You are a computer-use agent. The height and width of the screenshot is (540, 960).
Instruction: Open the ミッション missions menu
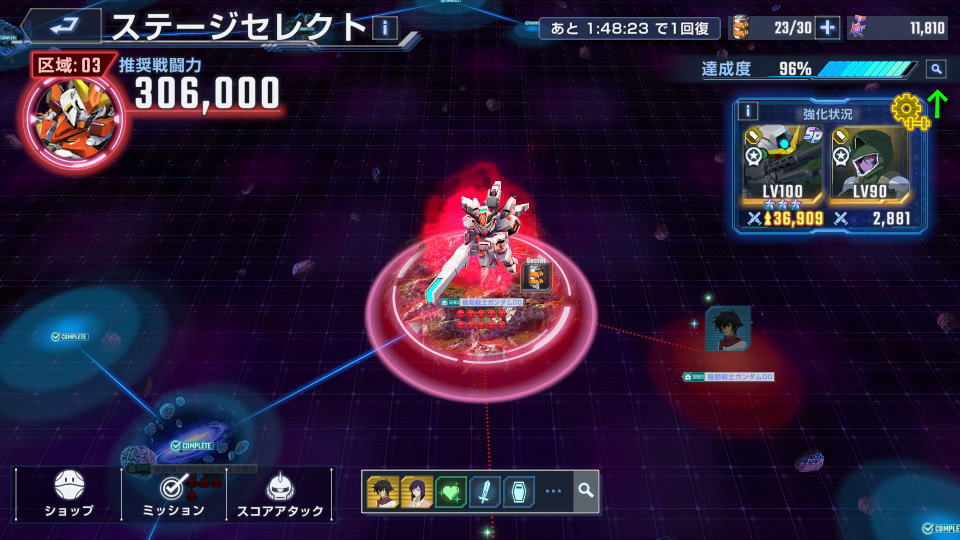175,494
